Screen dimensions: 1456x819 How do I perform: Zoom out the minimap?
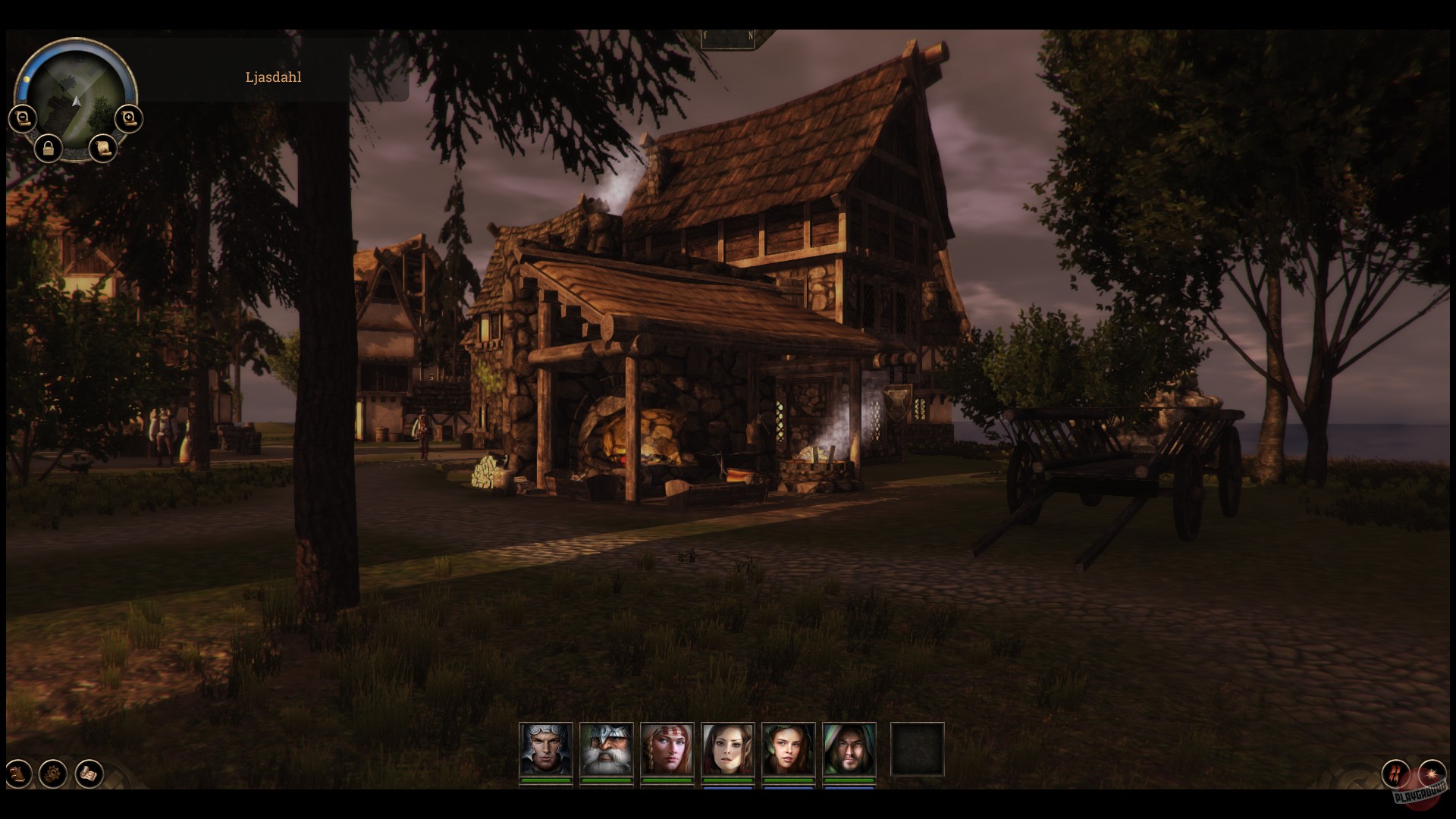click(21, 118)
